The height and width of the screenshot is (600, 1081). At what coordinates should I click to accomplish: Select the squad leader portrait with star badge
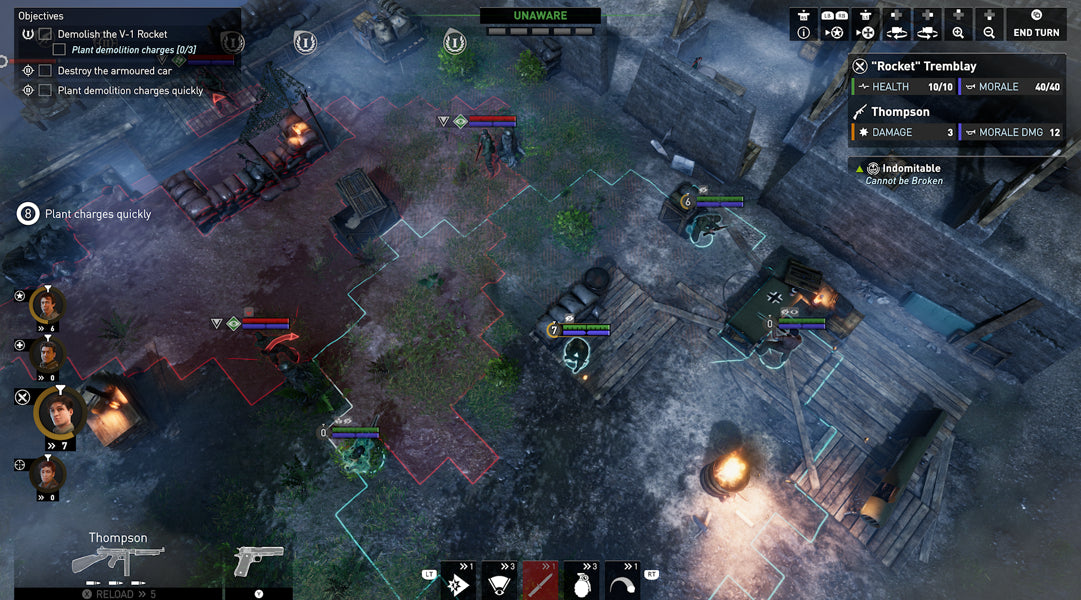[x=47, y=303]
